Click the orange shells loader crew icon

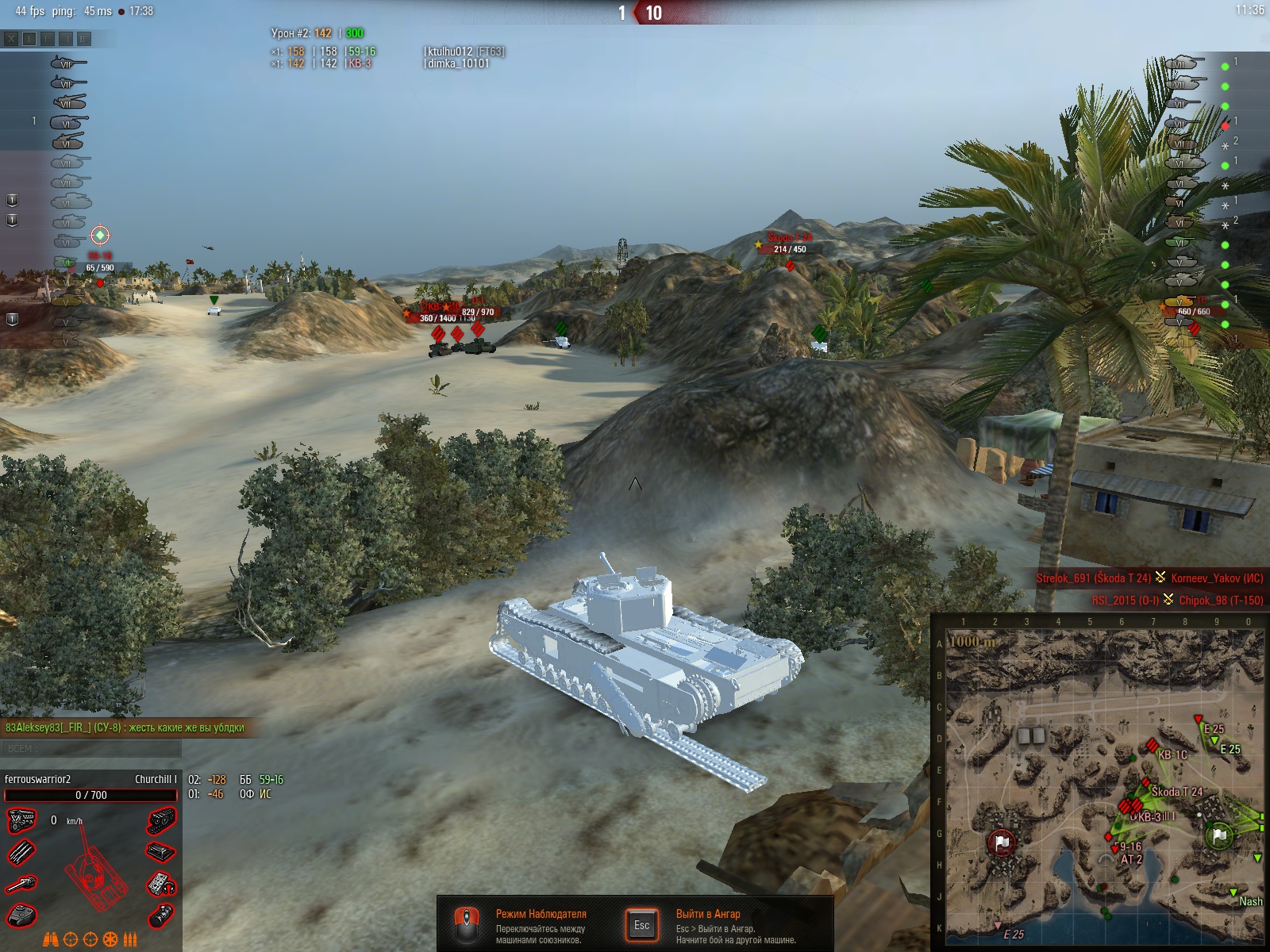[130, 940]
